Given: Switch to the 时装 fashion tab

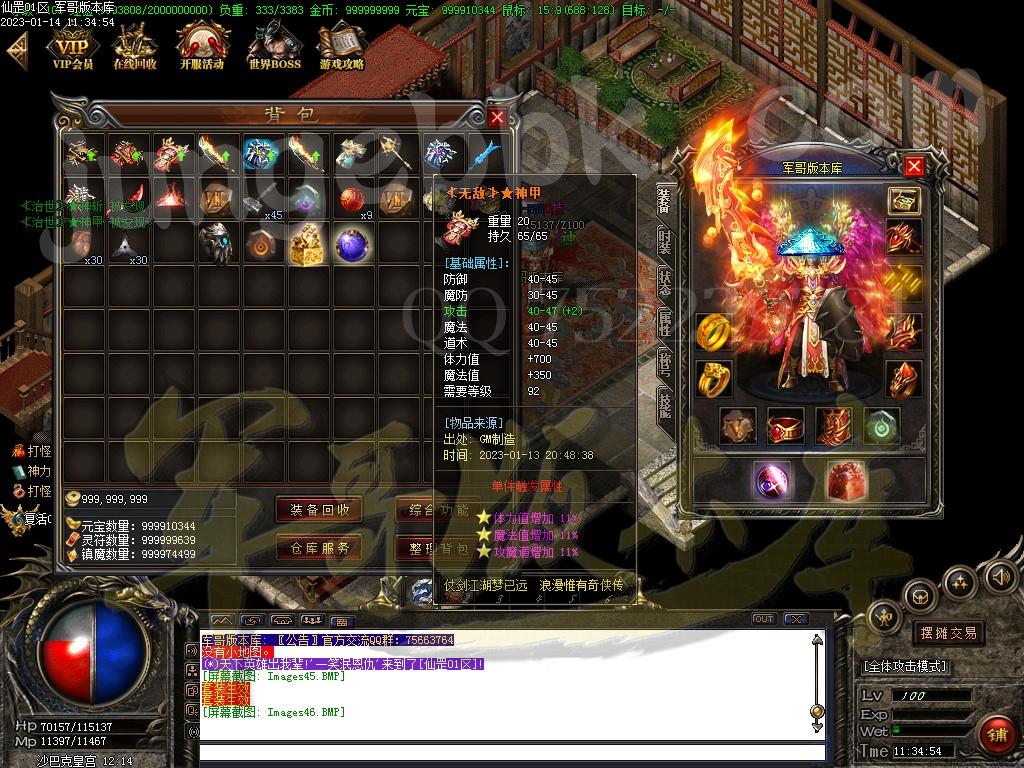Looking at the screenshot, I should click(664, 241).
